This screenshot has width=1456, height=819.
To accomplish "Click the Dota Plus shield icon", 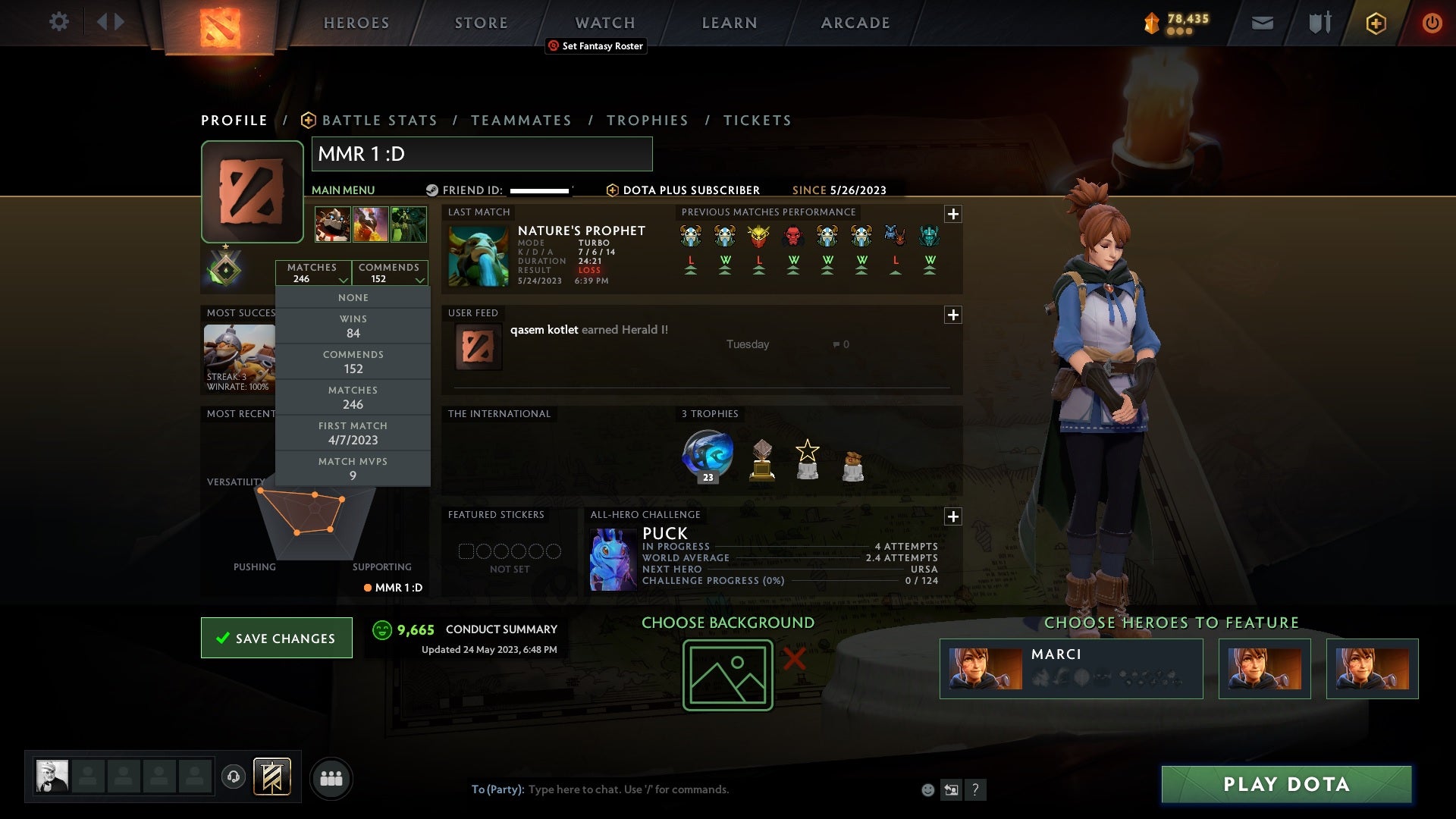I will tap(1376, 23).
